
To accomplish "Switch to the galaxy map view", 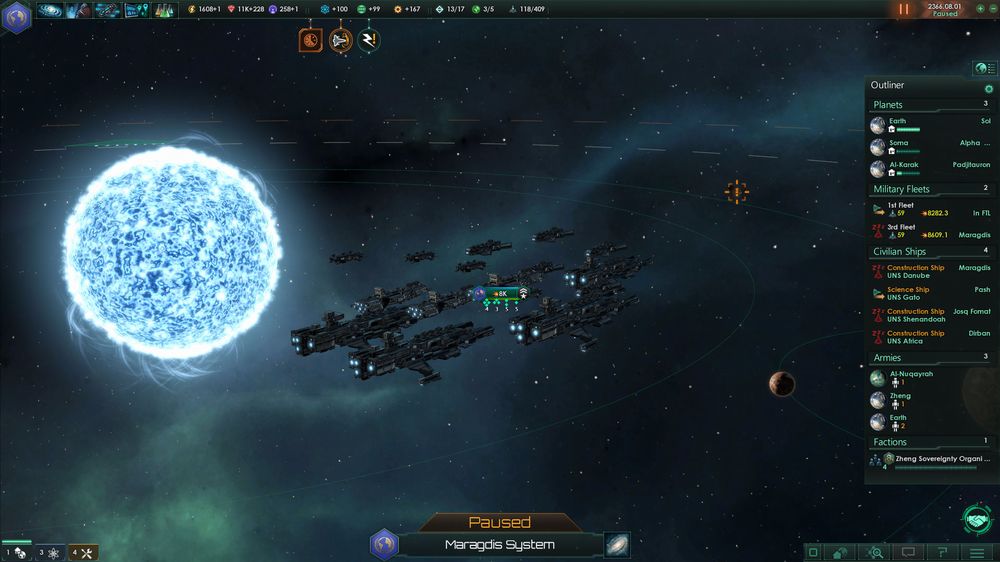I will click(x=617, y=545).
